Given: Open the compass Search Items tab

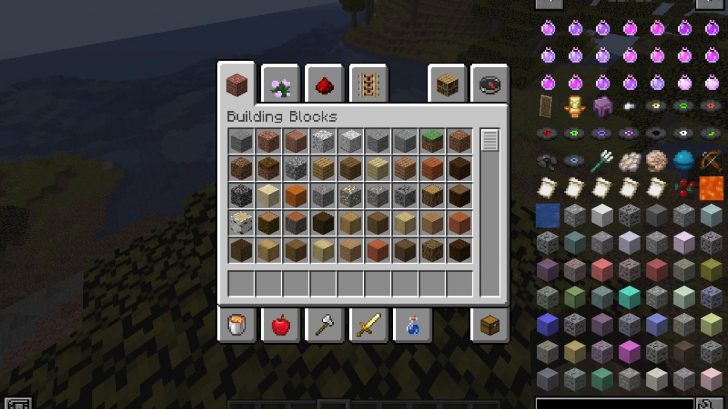Looking at the screenshot, I should [x=490, y=84].
